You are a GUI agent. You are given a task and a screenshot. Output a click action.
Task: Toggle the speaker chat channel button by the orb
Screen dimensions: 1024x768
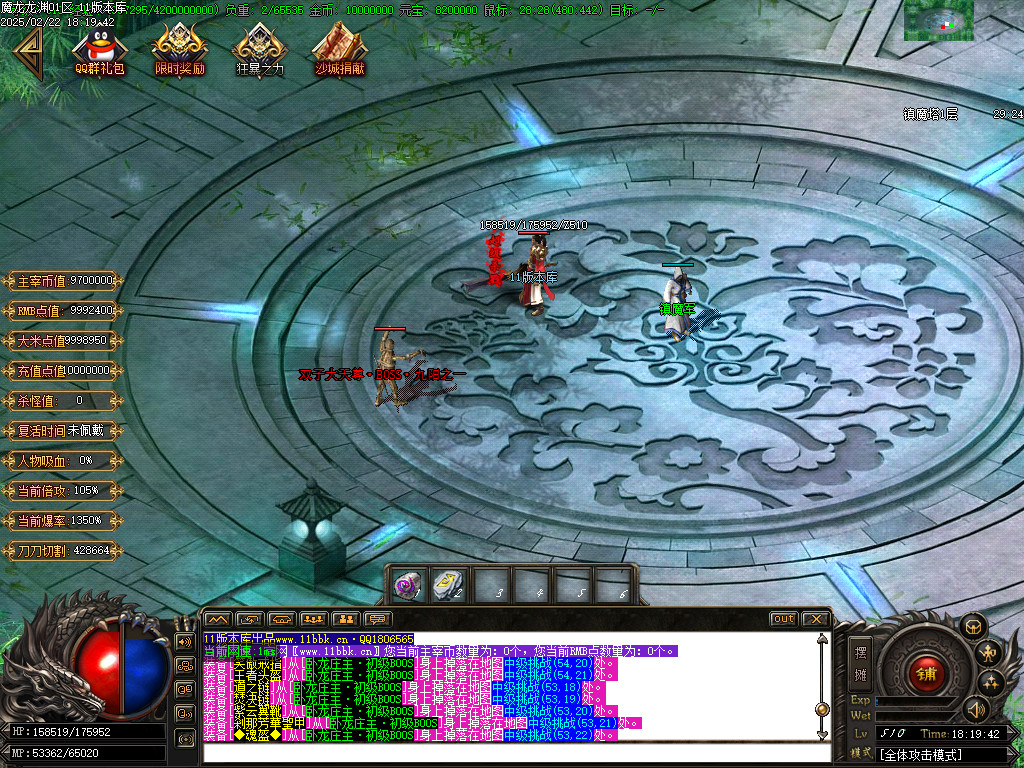185,641
